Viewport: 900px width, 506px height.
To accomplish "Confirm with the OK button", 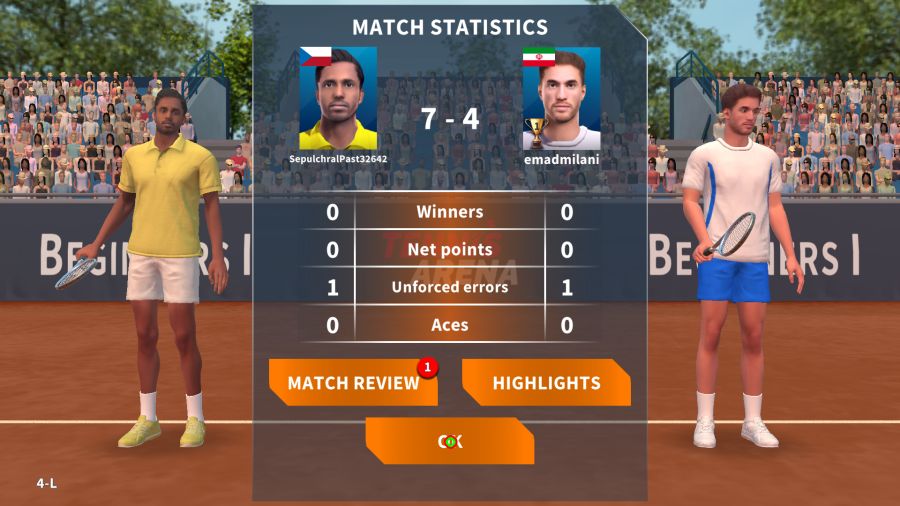I will [x=450, y=441].
